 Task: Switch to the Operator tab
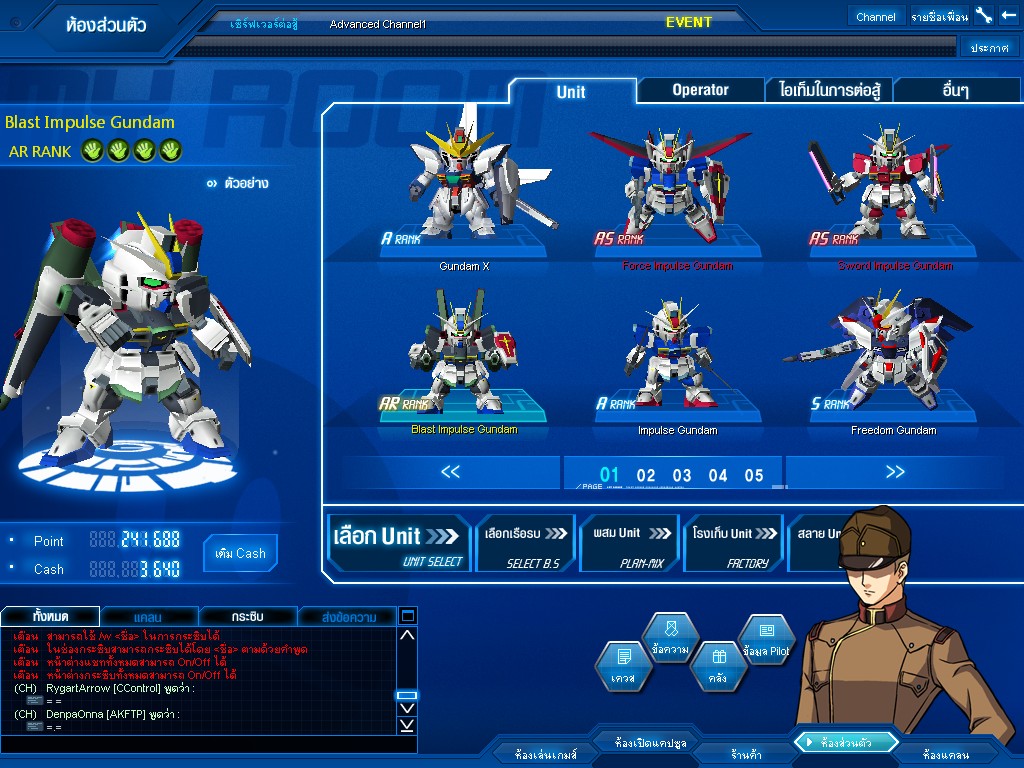[700, 90]
